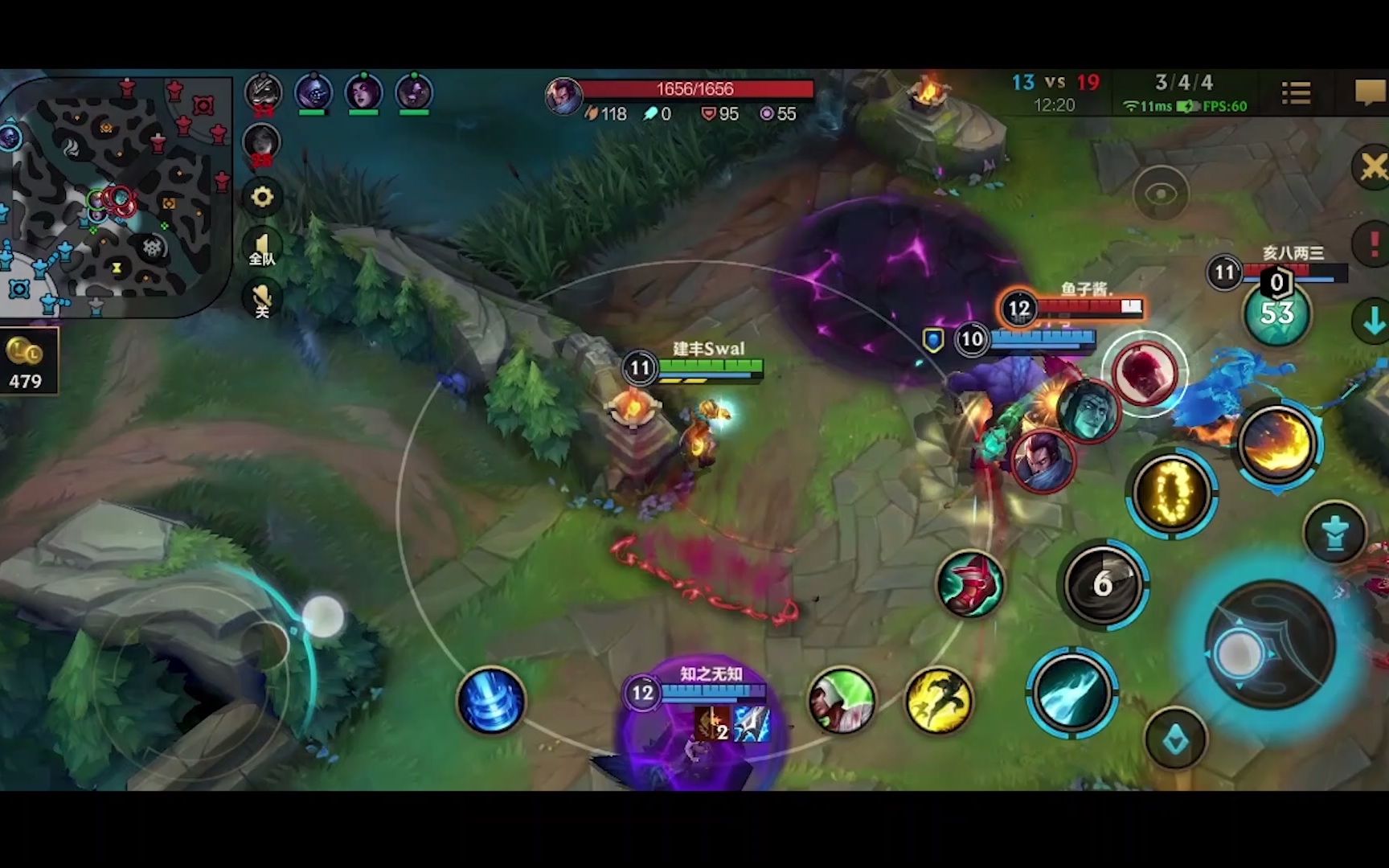Tap the blue down arrow button
This screenshot has height=868, width=1389.
tap(1373, 321)
